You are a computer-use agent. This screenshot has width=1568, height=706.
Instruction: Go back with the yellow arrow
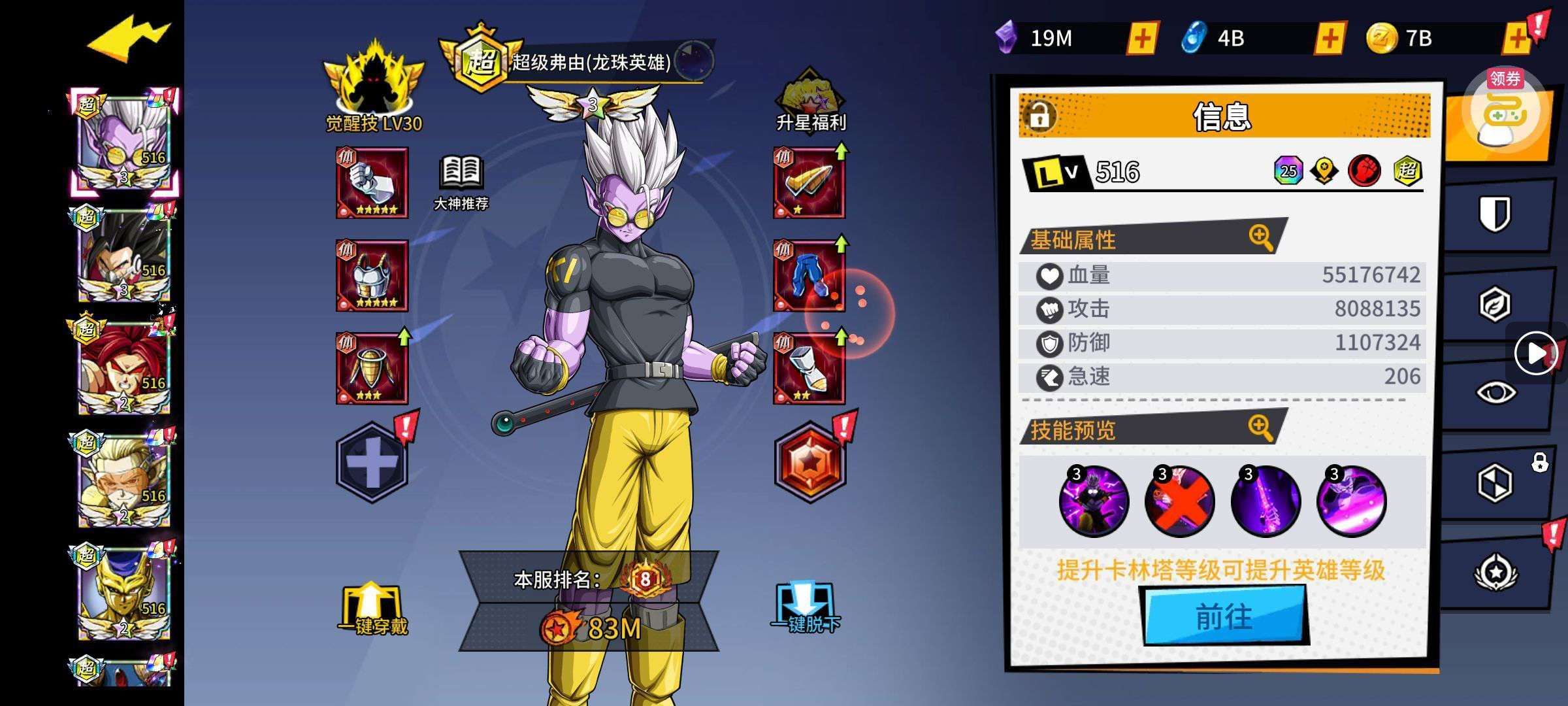coord(128,39)
